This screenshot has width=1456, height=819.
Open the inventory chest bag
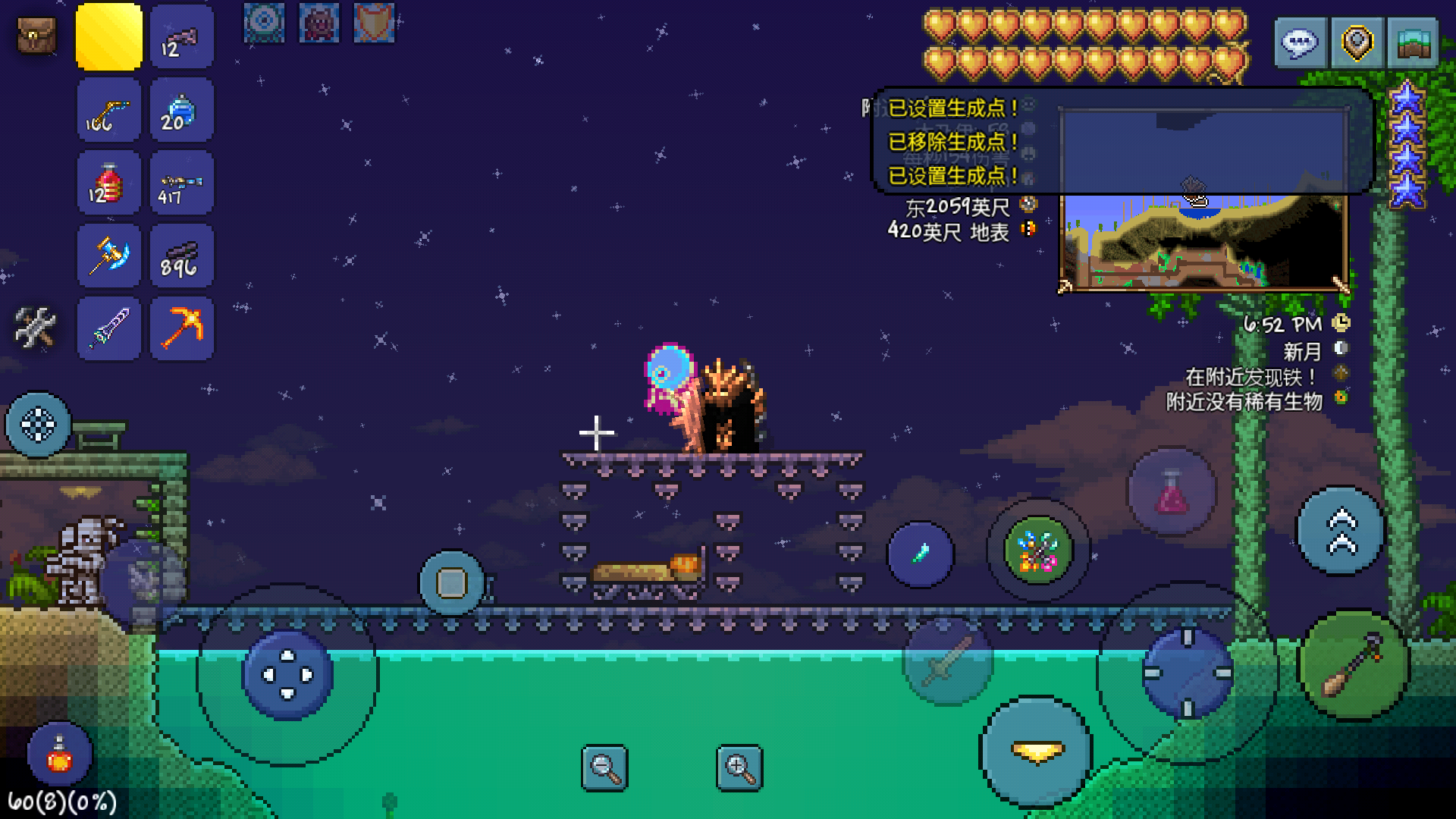click(x=36, y=36)
